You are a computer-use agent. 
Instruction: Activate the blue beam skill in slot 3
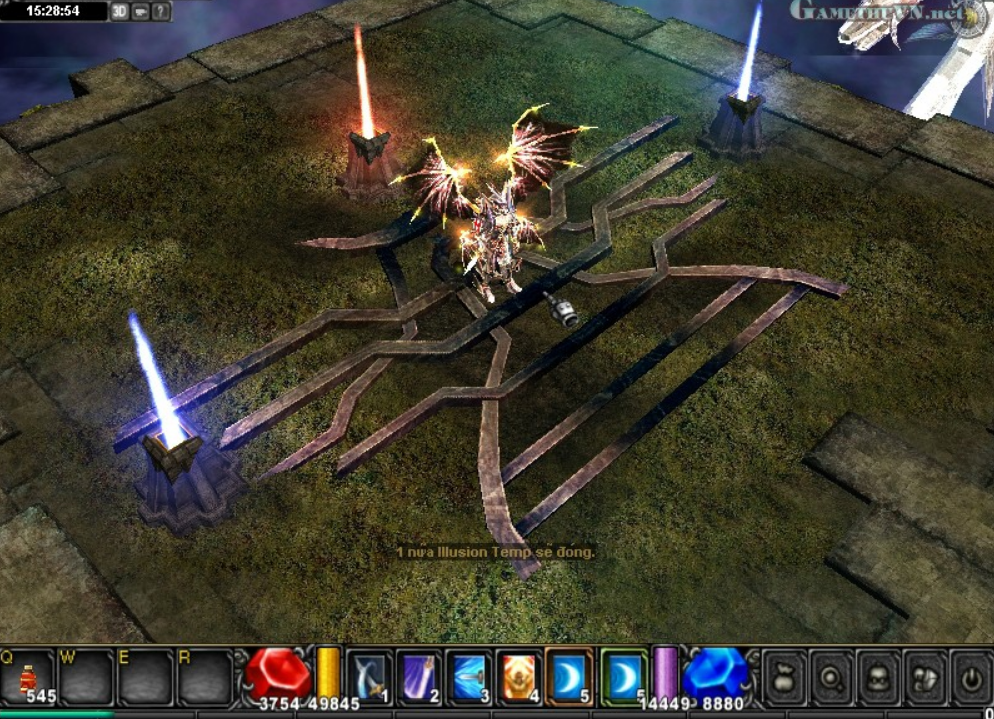pyautogui.click(x=470, y=675)
